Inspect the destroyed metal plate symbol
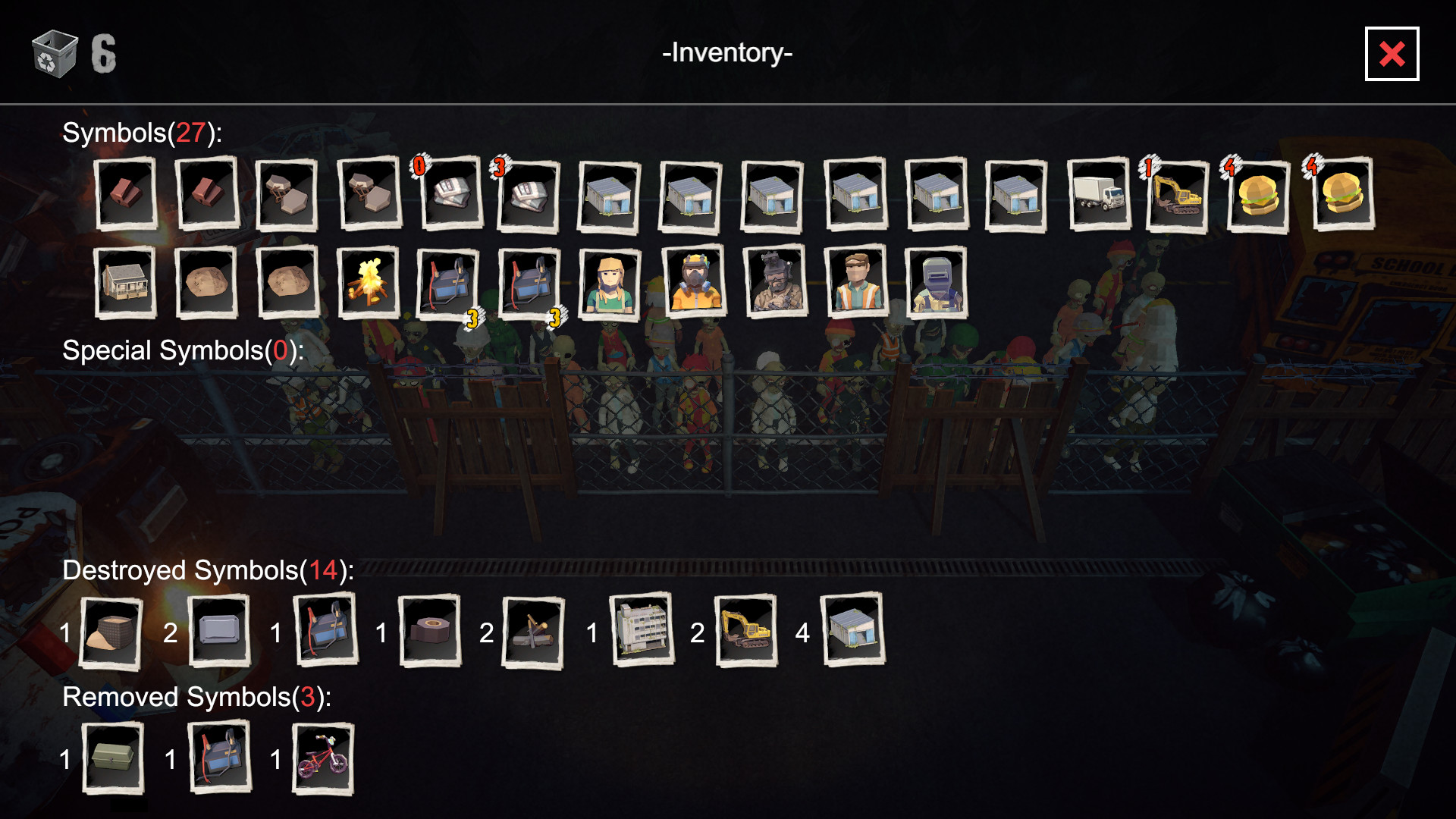 point(218,631)
